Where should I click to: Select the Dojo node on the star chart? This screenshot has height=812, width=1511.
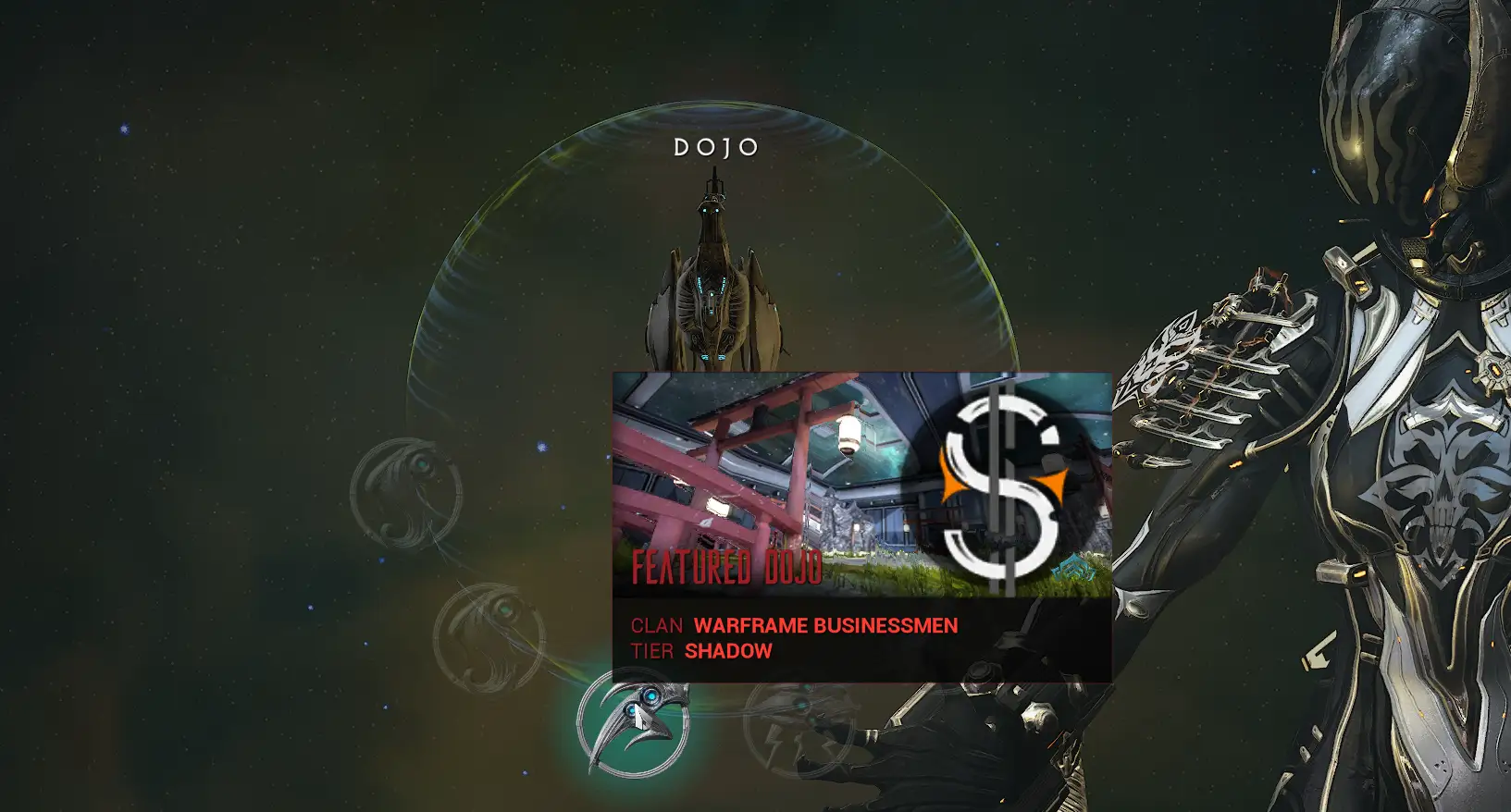click(x=712, y=277)
